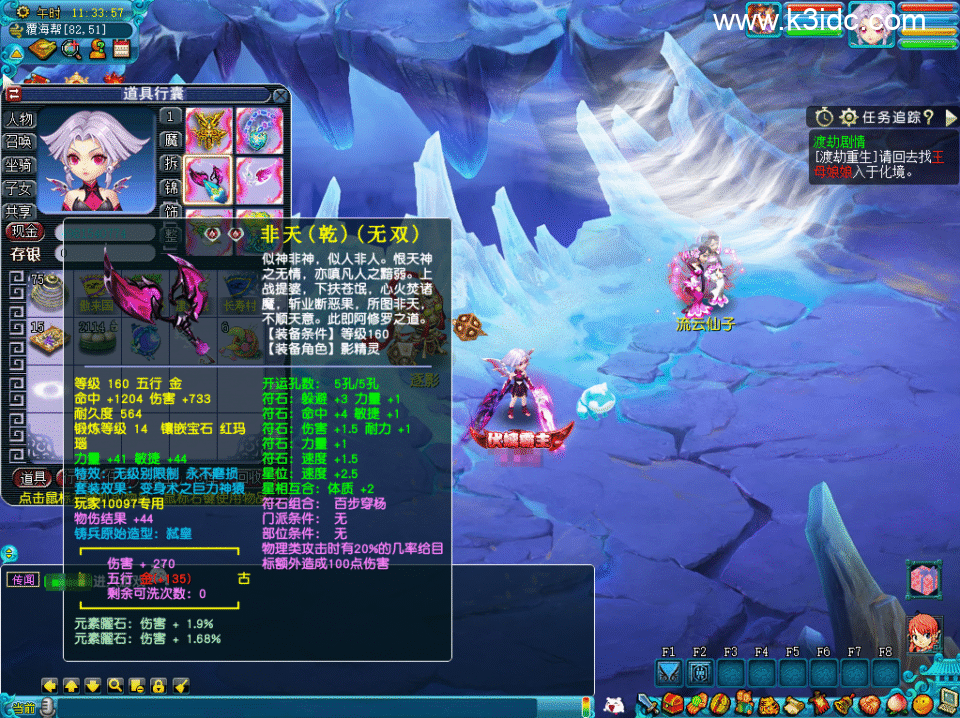Close the item bag window
960x718 pixels.
[x=281, y=95]
